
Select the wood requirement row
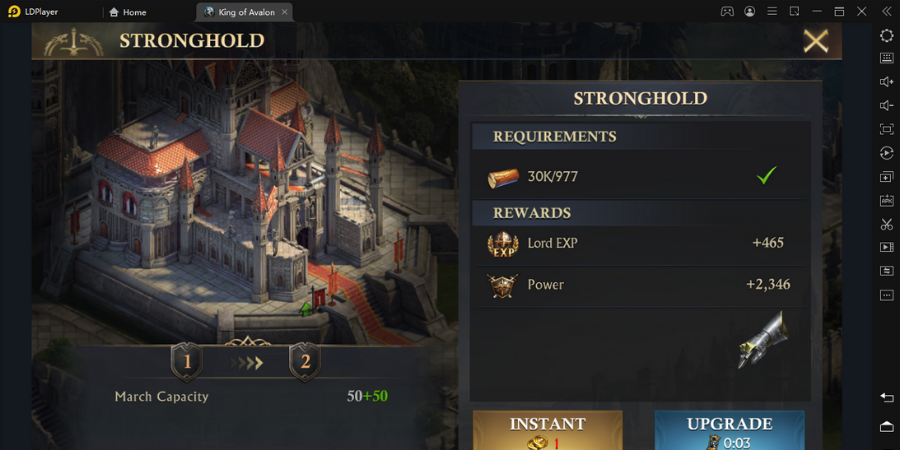point(639,177)
